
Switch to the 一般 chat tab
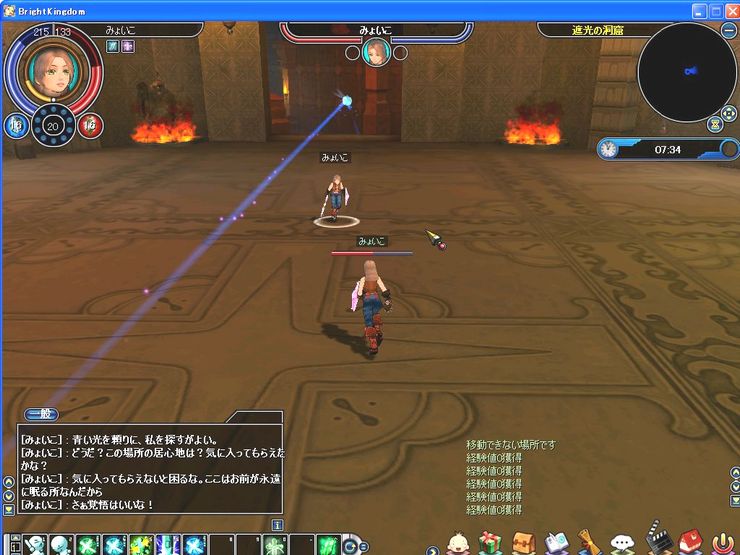[41, 413]
